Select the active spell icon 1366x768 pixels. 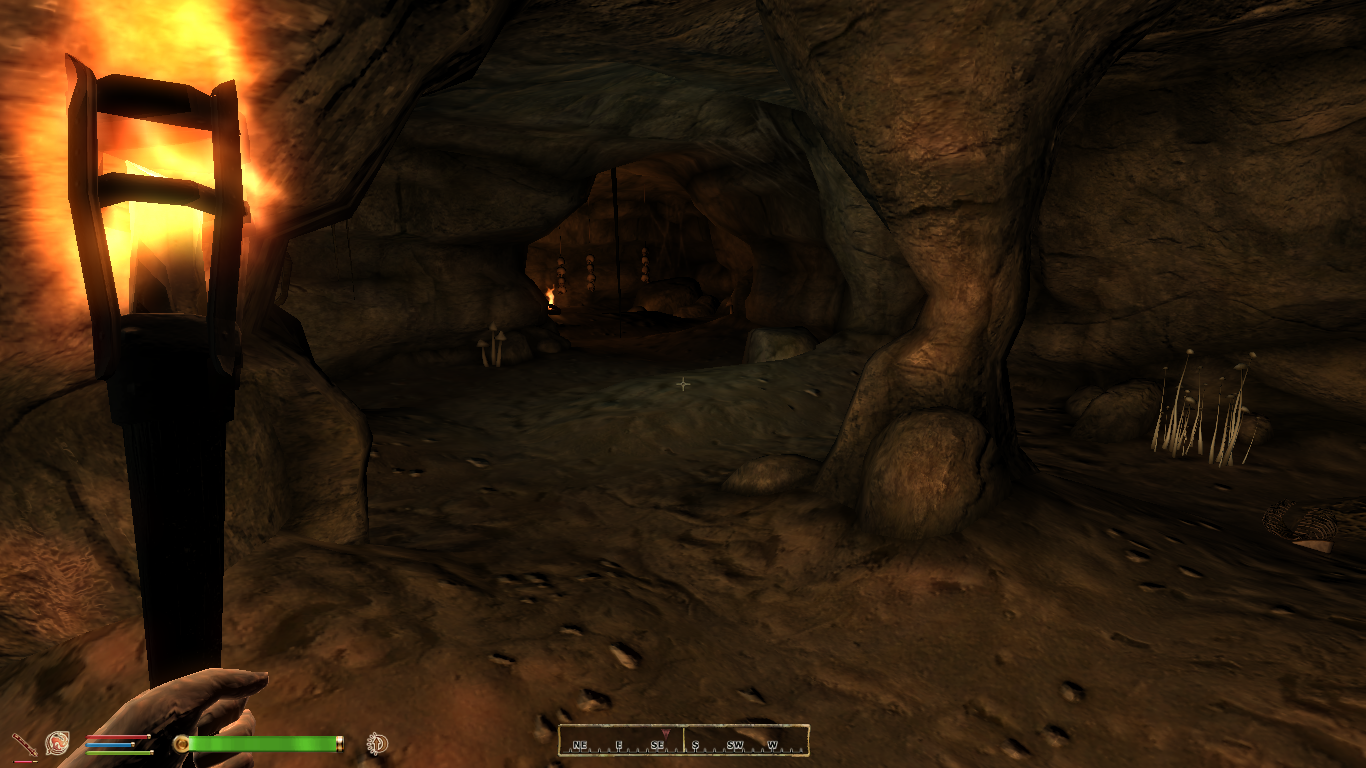[x=57, y=743]
